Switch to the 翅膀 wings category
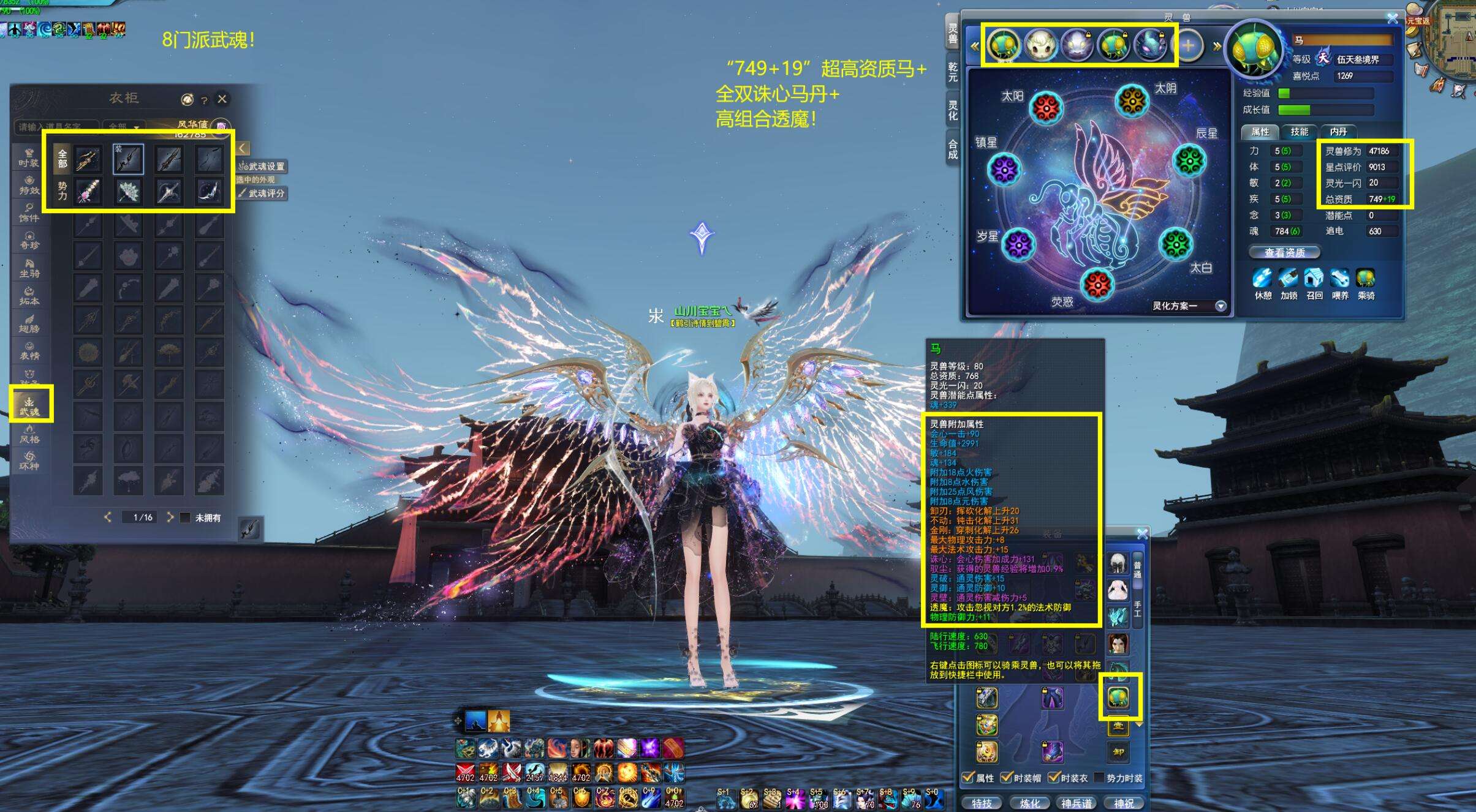 tap(29, 323)
